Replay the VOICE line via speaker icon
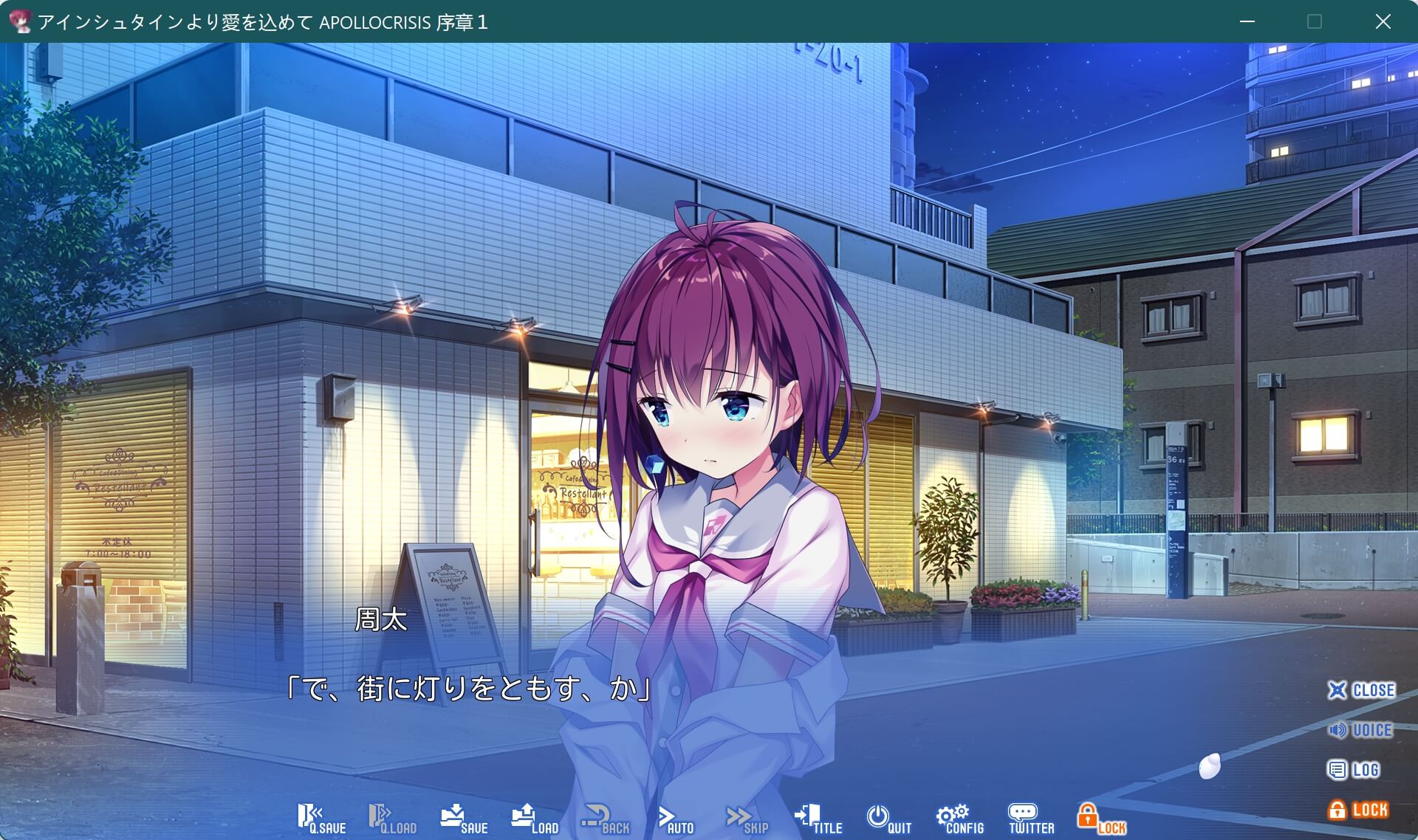Image resolution: width=1418 pixels, height=840 pixels. (x=1361, y=731)
